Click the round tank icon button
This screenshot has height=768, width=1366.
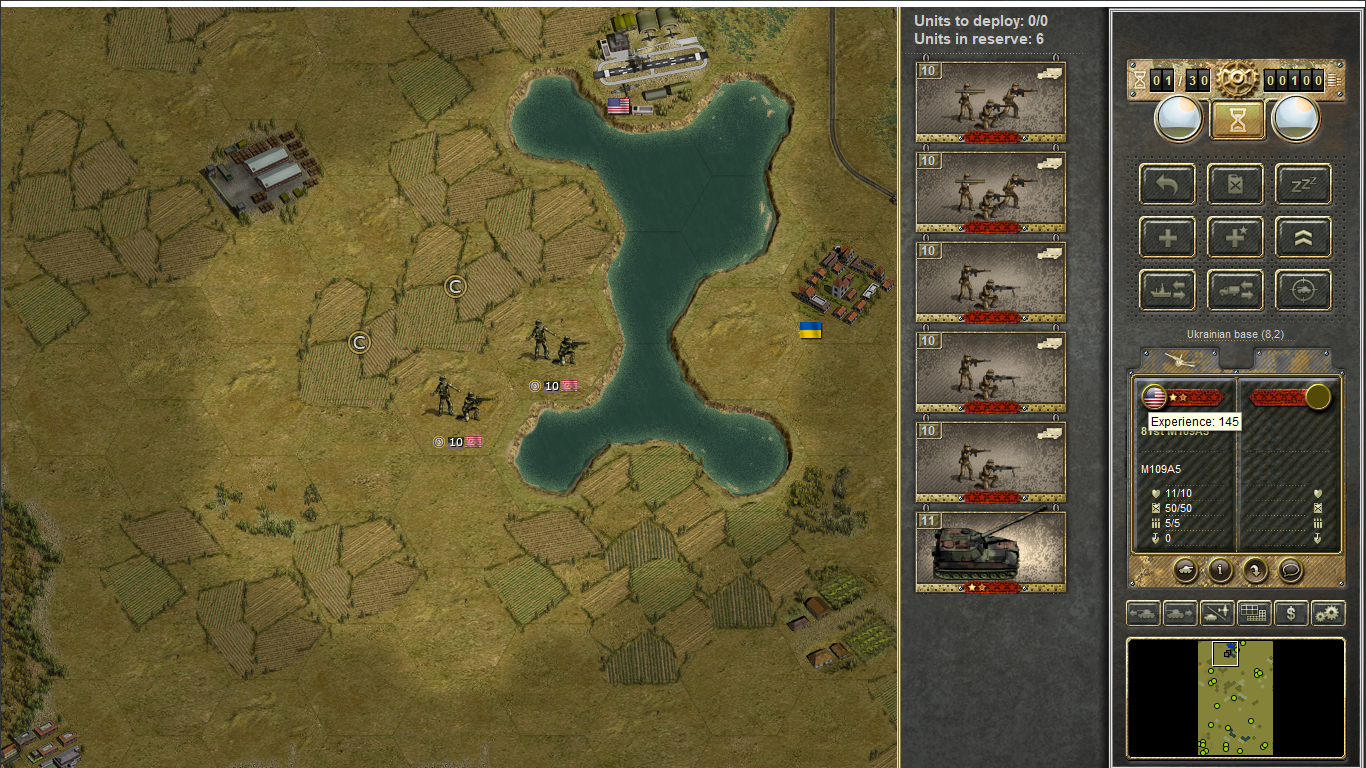(x=1184, y=570)
